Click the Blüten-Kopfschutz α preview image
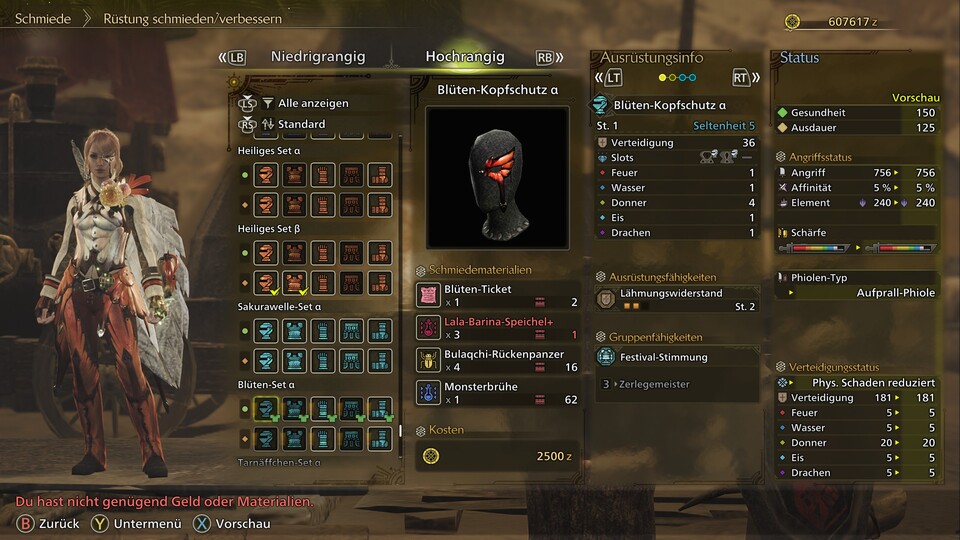This screenshot has height=540, width=960. coord(497,177)
